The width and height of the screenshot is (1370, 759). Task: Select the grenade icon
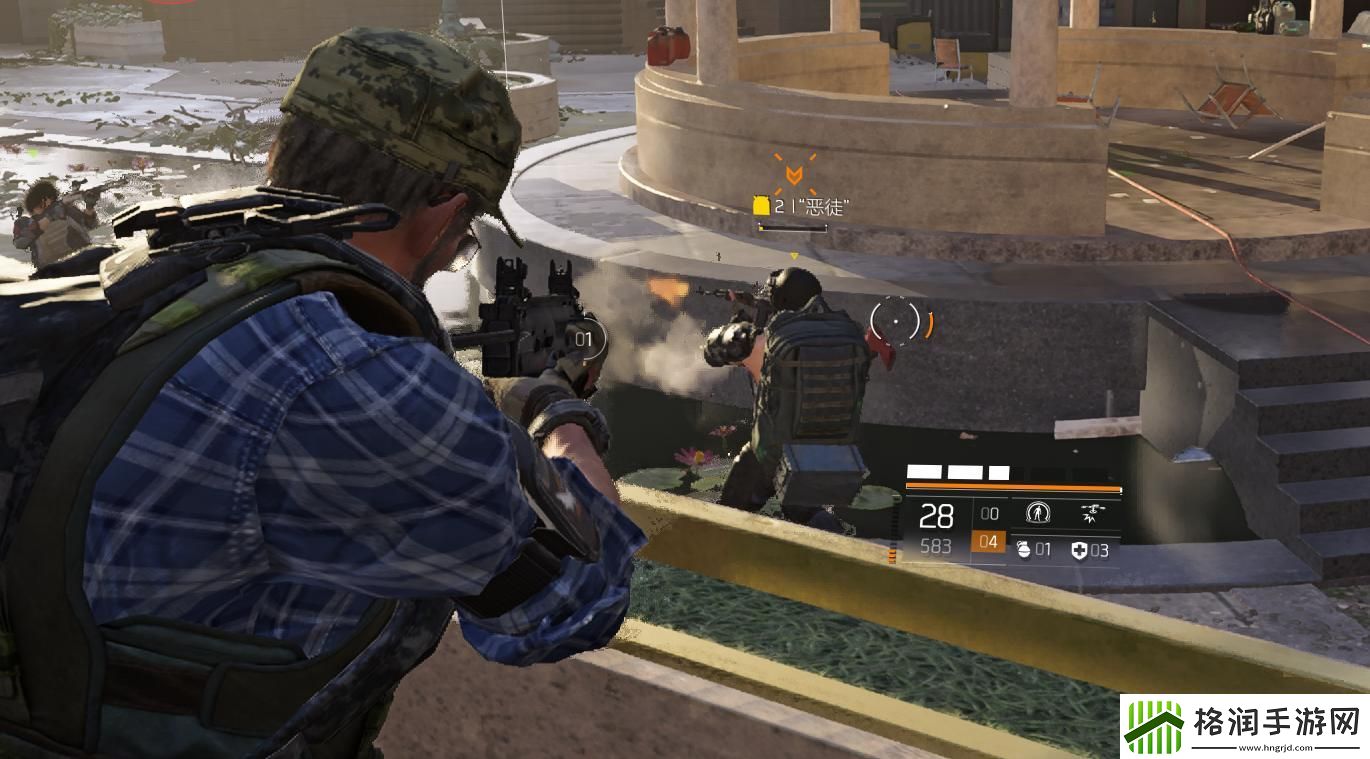click(x=1023, y=550)
